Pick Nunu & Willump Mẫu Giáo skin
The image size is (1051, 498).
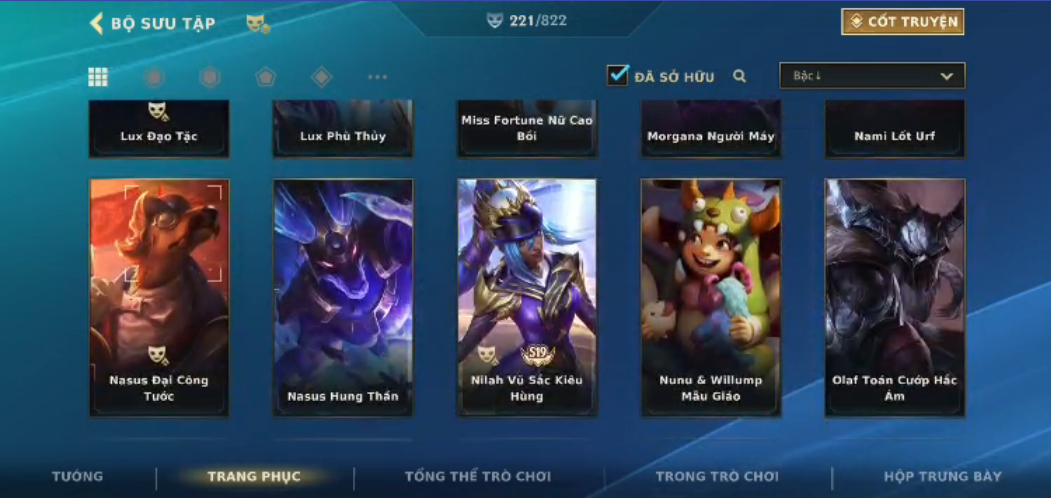coord(711,297)
